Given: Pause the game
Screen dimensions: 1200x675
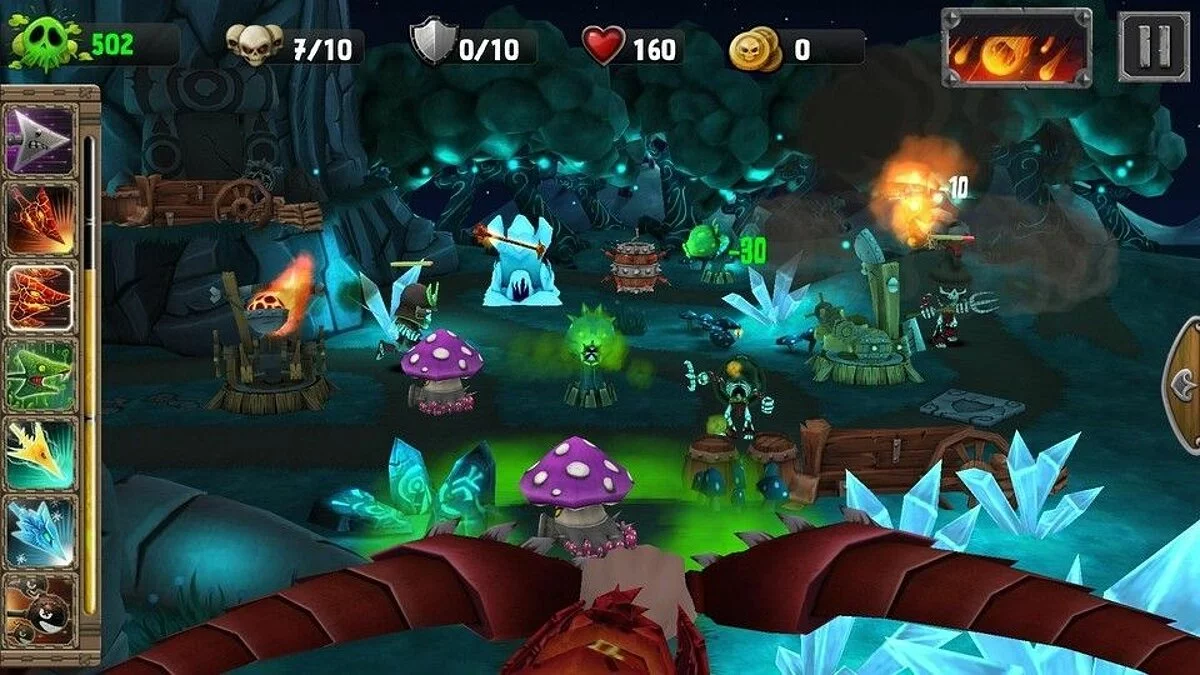Looking at the screenshot, I should tap(1153, 47).
